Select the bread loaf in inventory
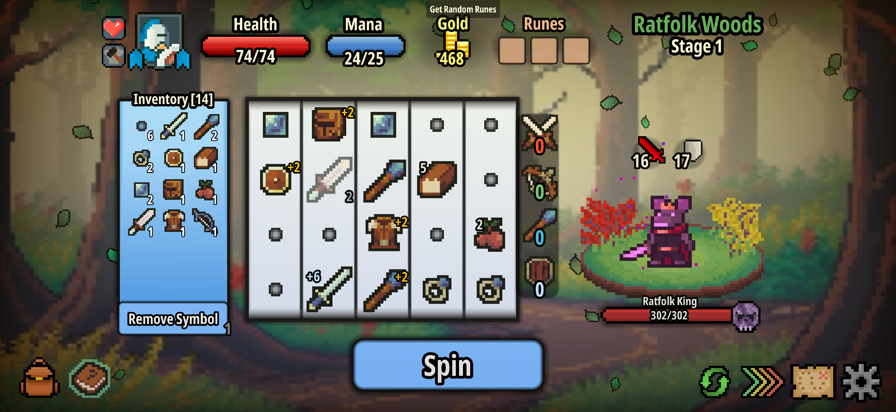The image size is (896, 412). [206, 158]
